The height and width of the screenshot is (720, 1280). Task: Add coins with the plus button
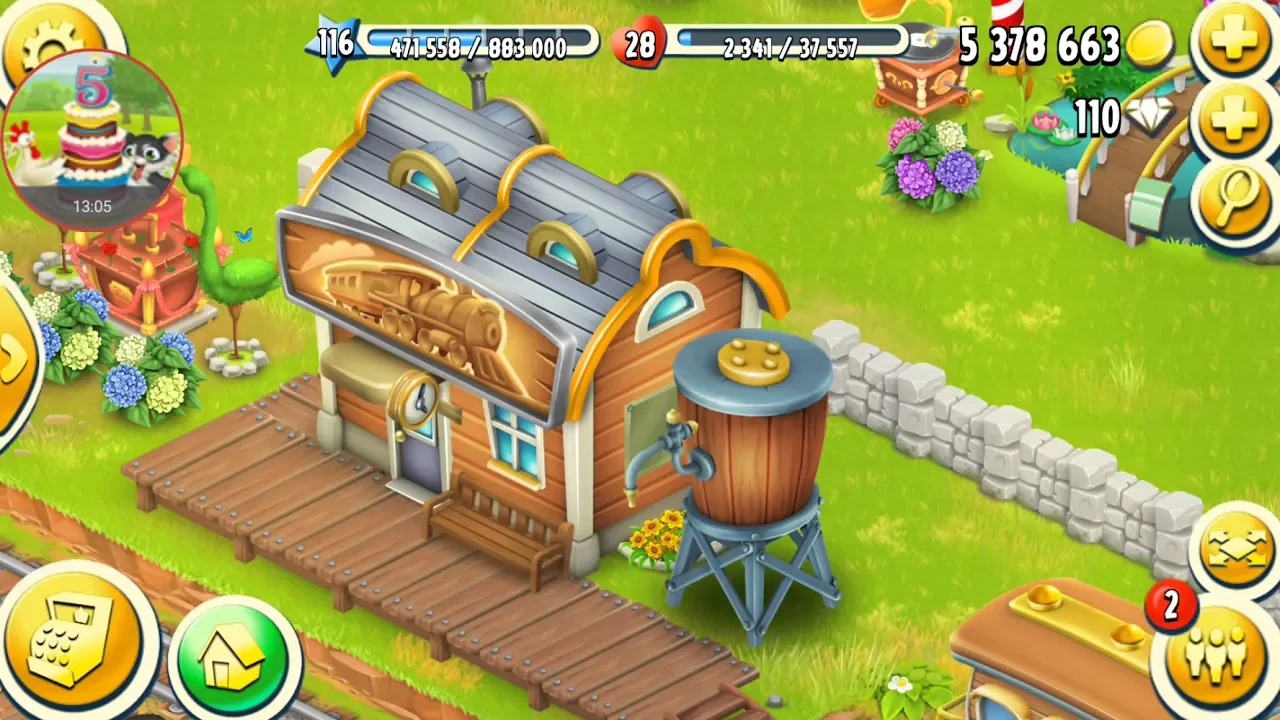1234,42
